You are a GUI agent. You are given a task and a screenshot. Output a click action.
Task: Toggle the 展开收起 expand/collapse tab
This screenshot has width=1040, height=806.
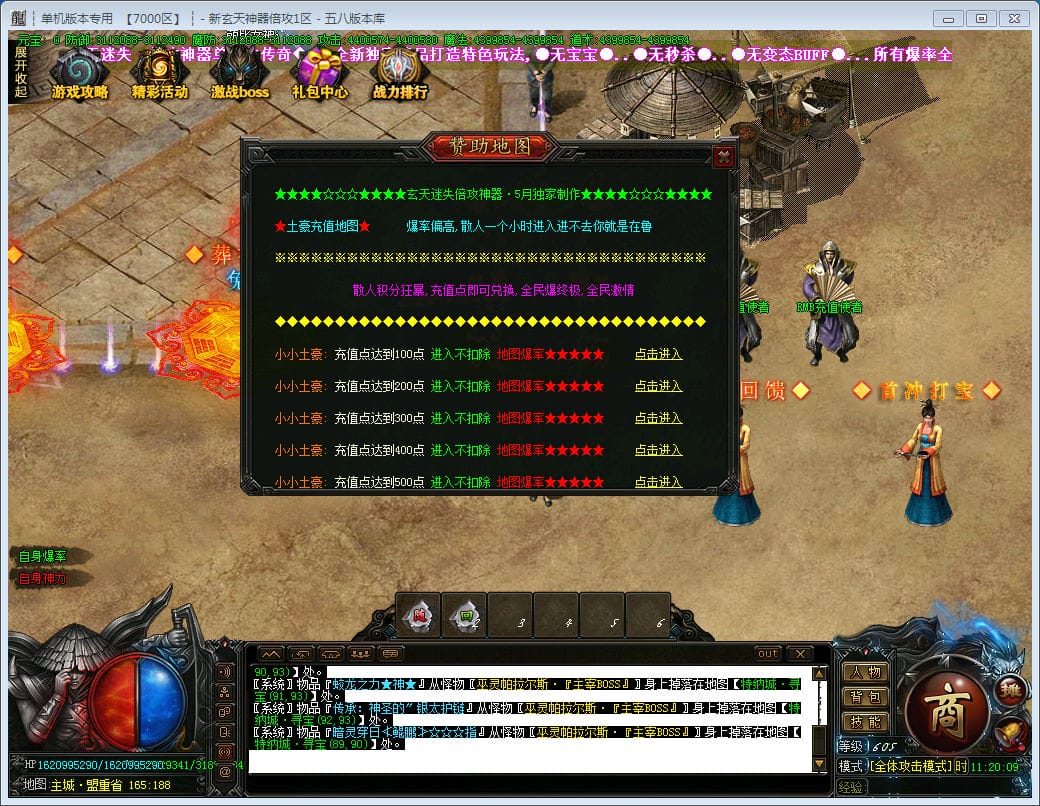coord(21,72)
